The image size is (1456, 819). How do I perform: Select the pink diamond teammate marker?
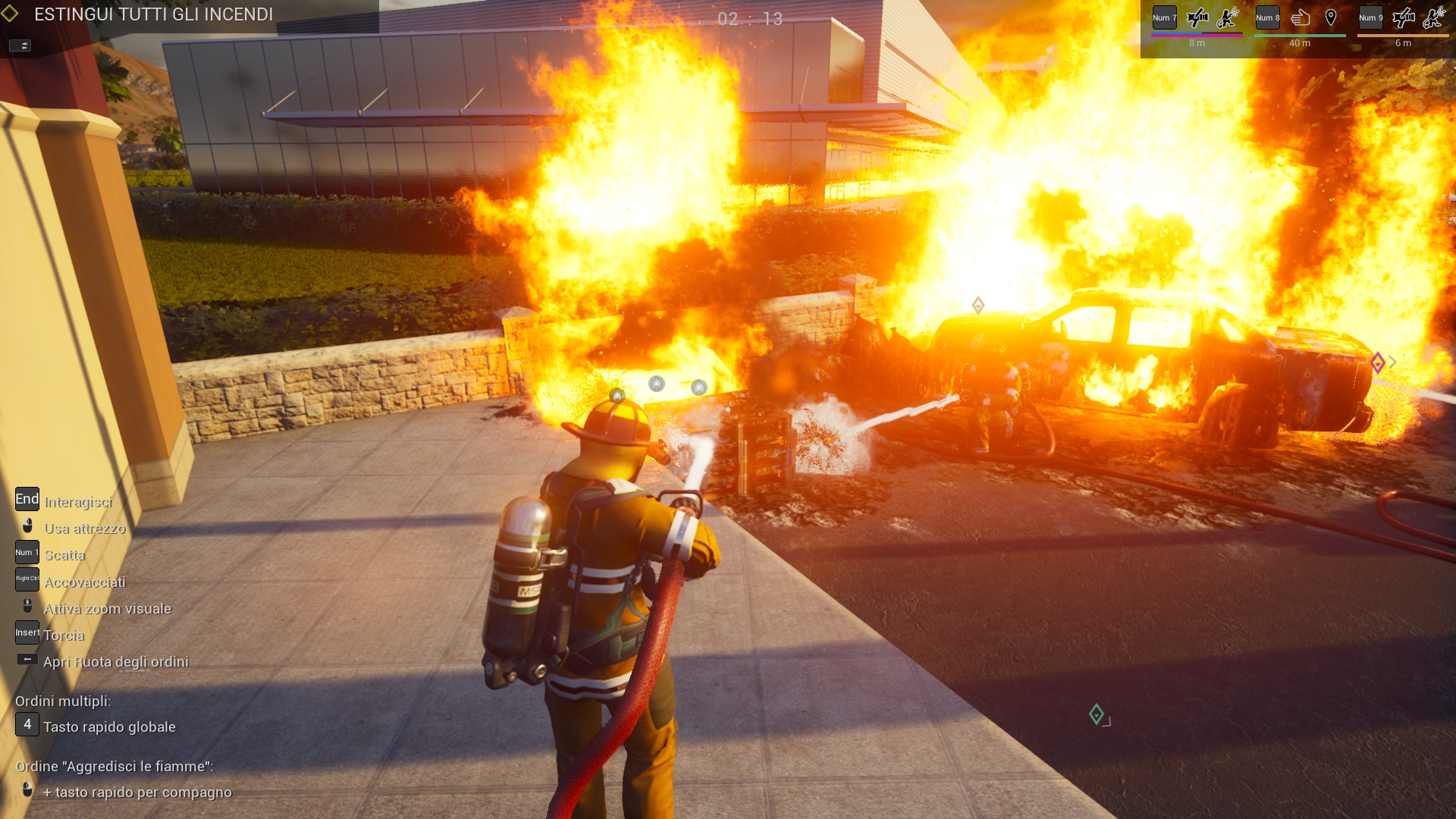1378,363
